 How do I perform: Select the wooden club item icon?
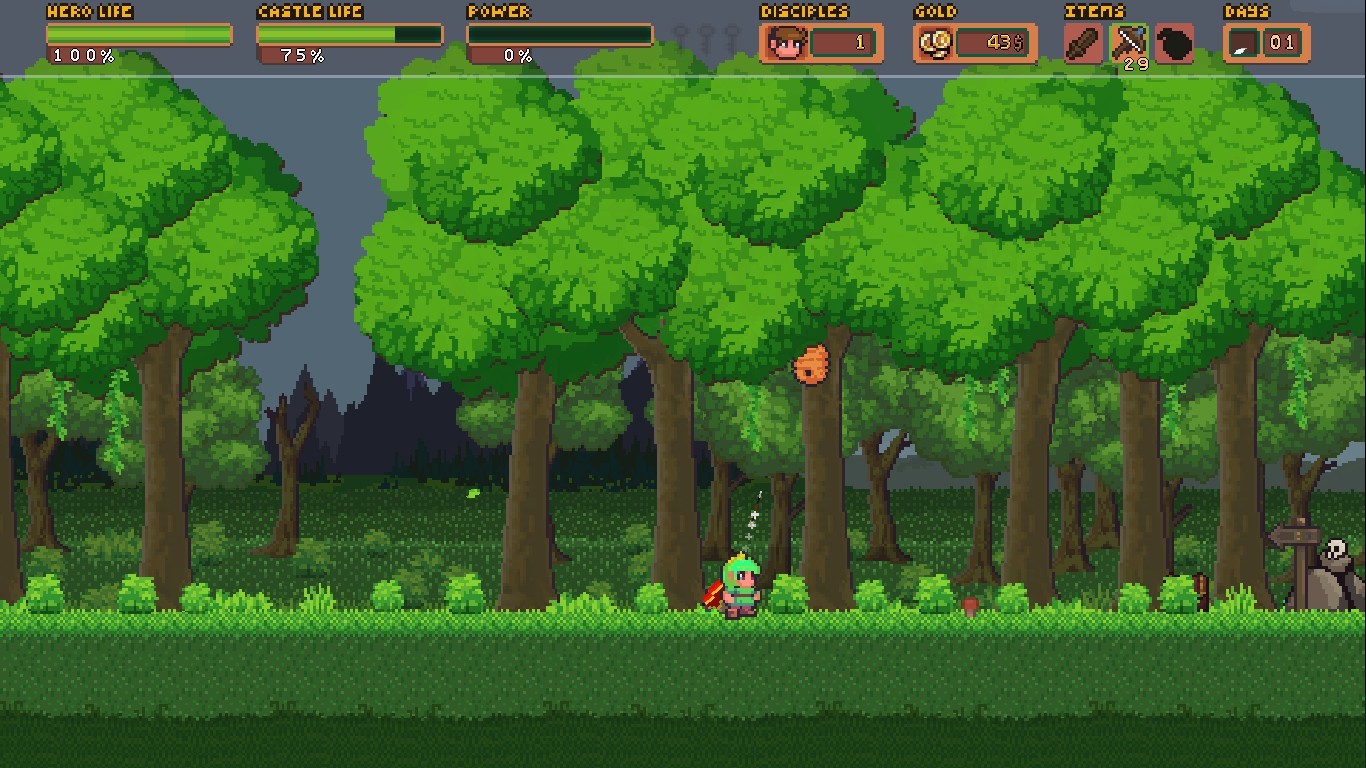point(1081,43)
